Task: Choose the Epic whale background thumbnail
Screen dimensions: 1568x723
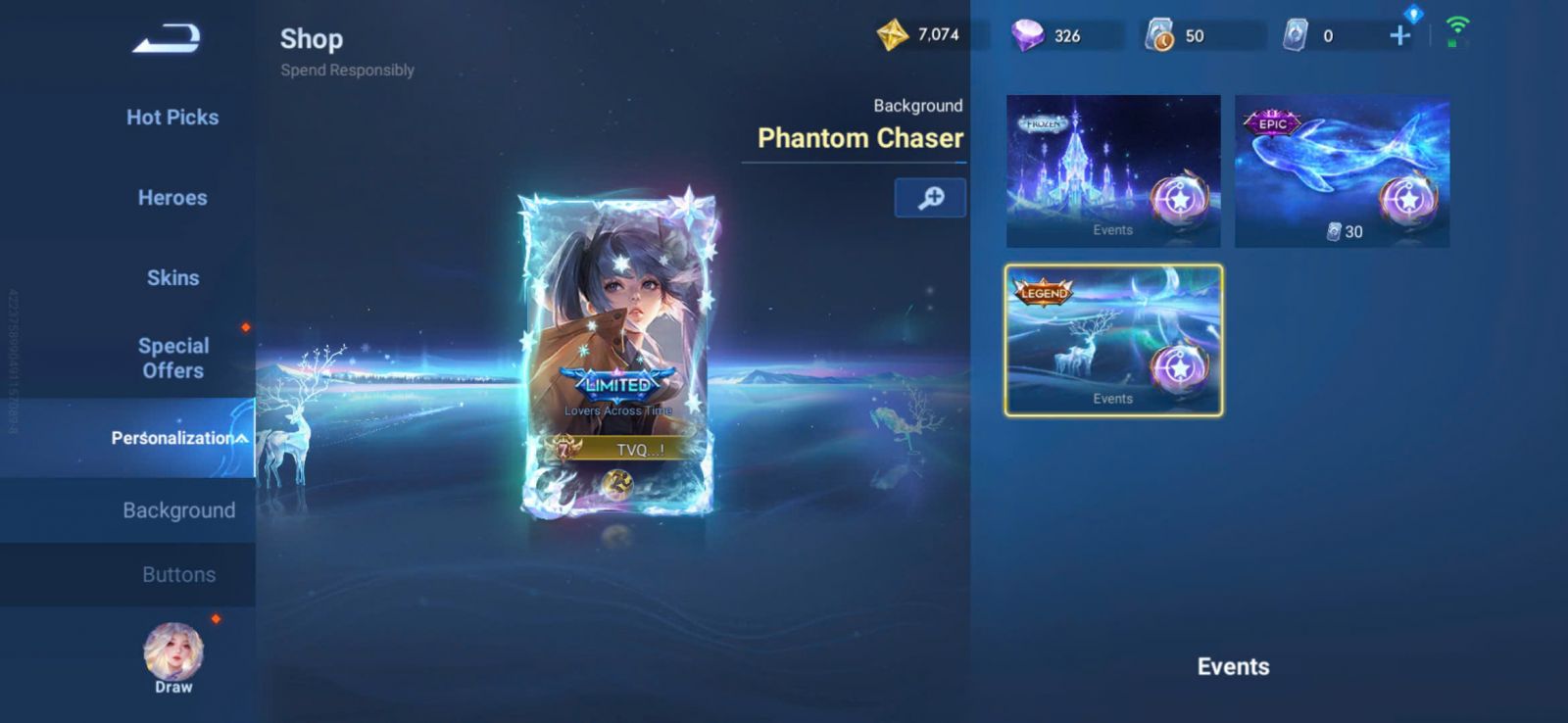Action: pos(1342,170)
